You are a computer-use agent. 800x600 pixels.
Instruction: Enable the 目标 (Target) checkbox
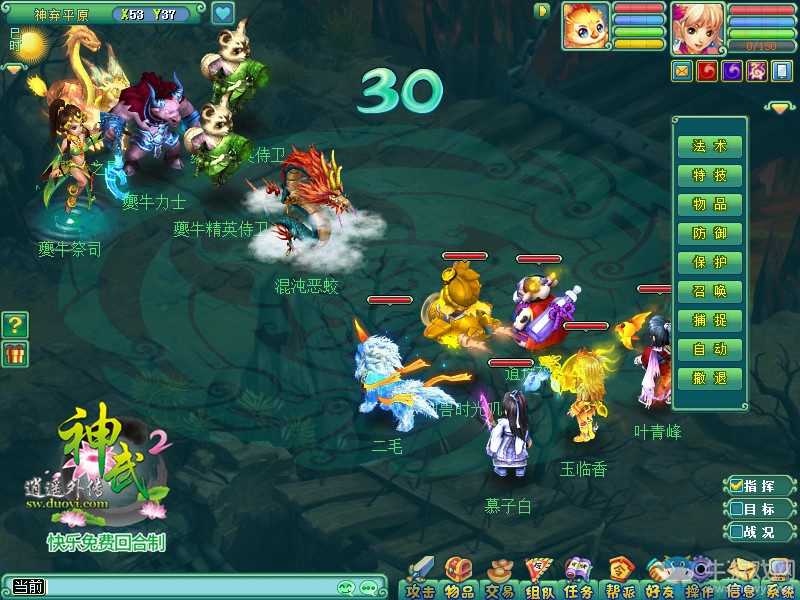(736, 509)
